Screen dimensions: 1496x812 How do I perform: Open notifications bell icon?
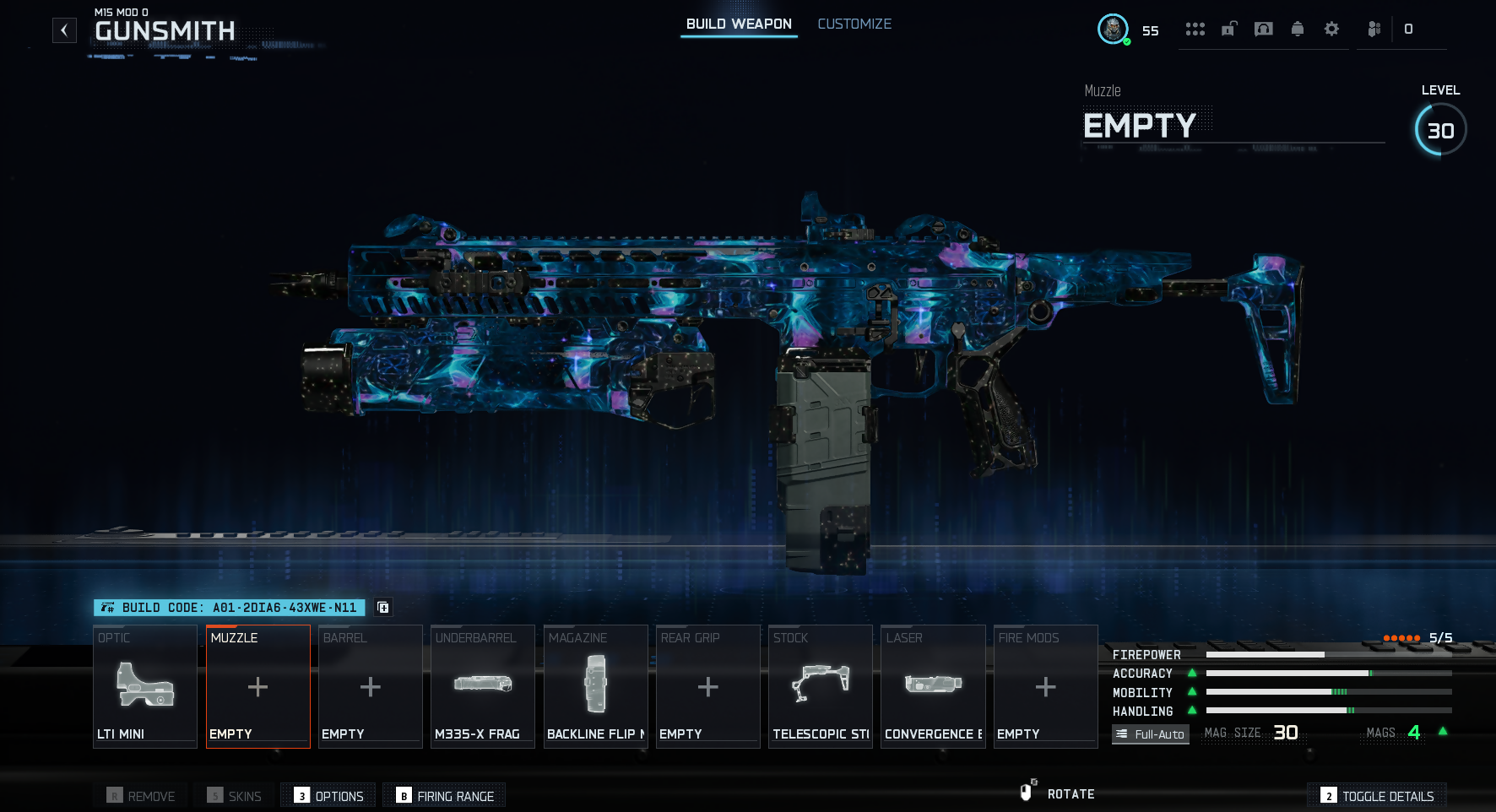[x=1298, y=30]
